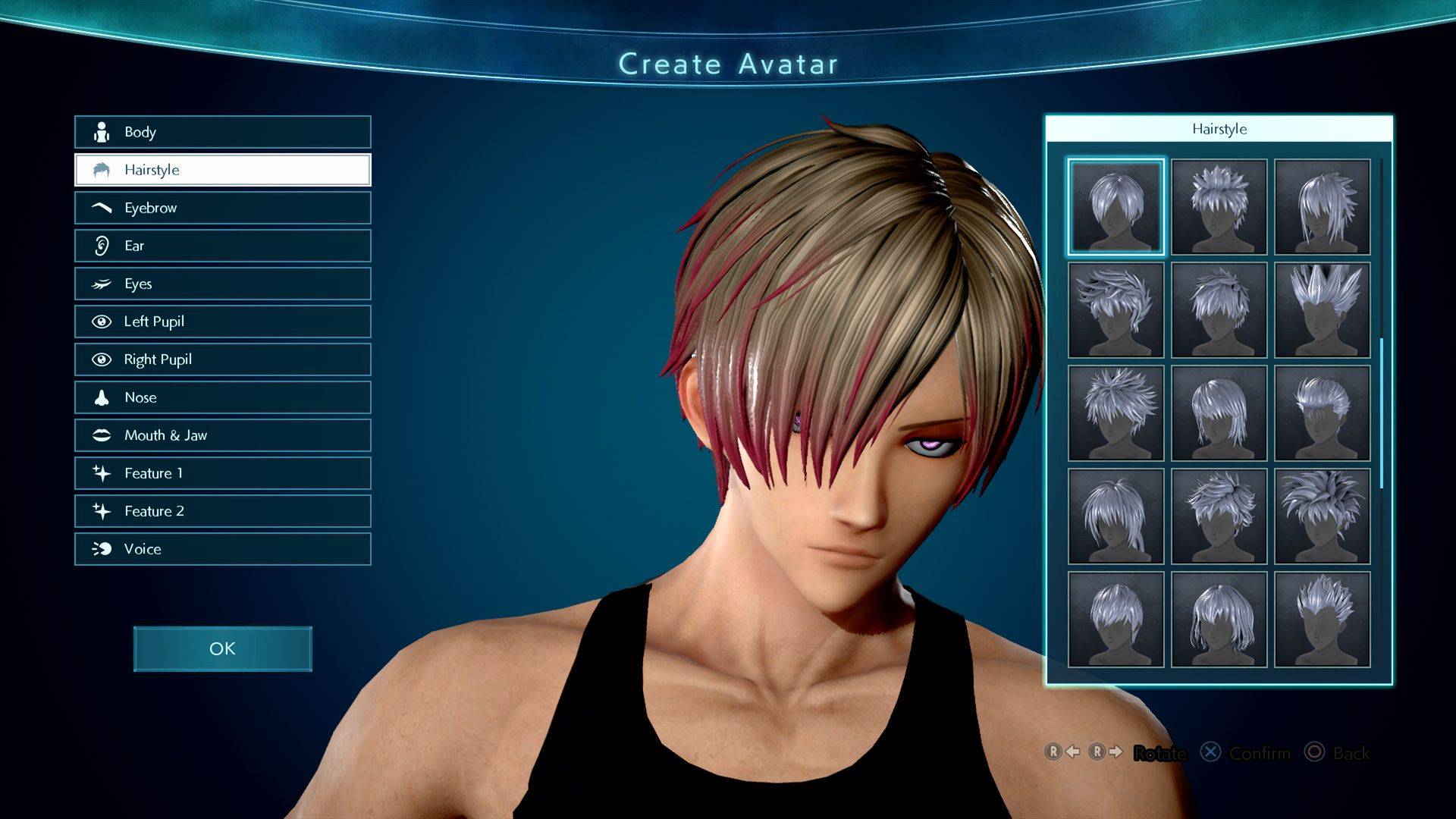Open the Feature 2 menu
Screen dimensions: 1456x819
click(x=222, y=511)
